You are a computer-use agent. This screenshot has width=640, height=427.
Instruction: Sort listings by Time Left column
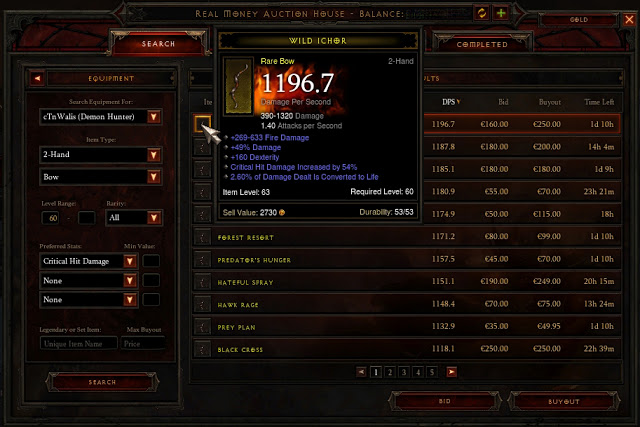600,101
